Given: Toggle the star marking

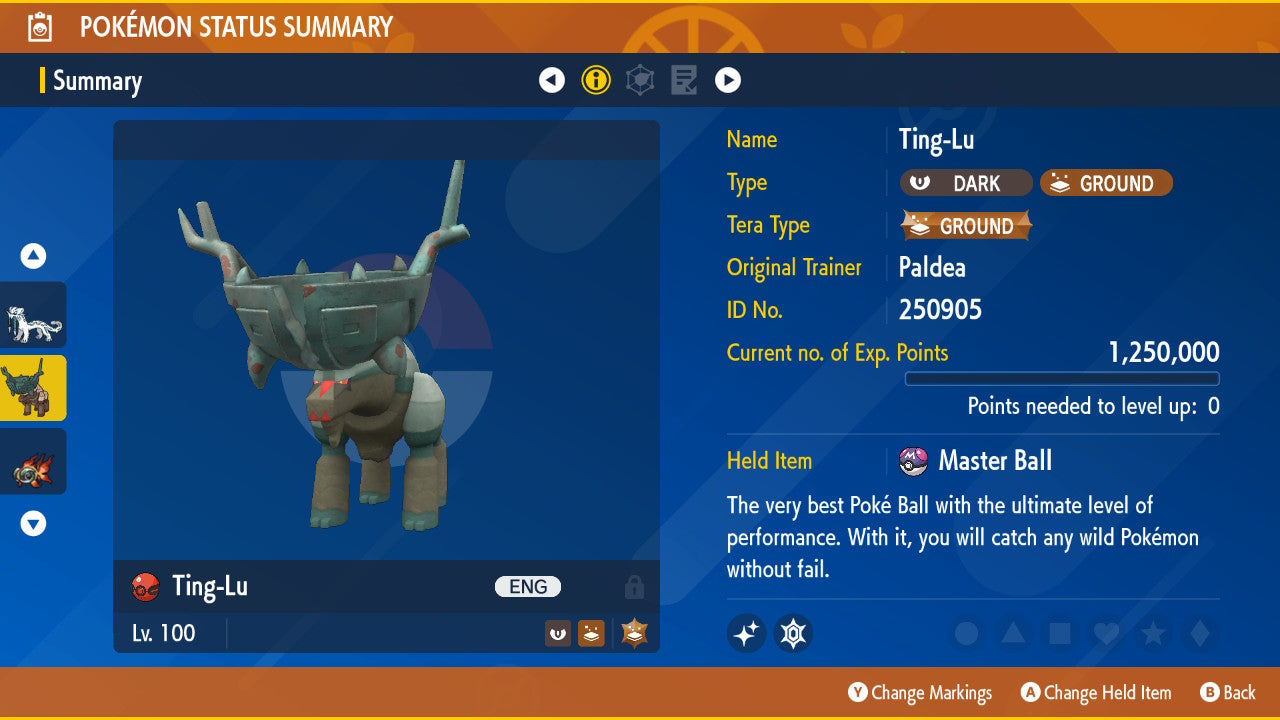Looking at the screenshot, I should pos(1153,633).
